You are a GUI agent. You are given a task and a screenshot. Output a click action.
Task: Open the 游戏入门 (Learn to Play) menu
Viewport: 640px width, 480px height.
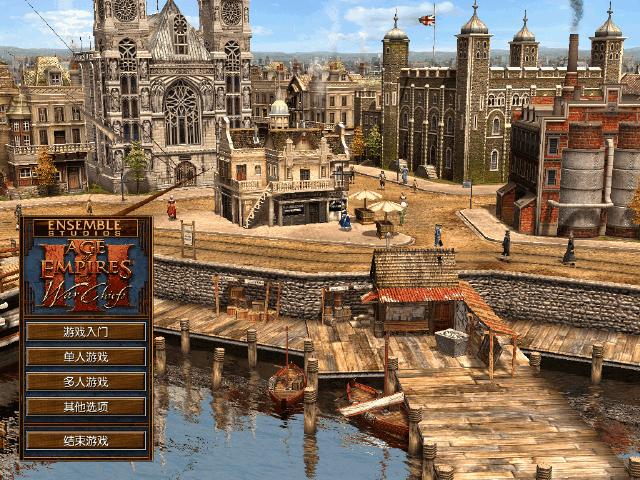tap(85, 331)
